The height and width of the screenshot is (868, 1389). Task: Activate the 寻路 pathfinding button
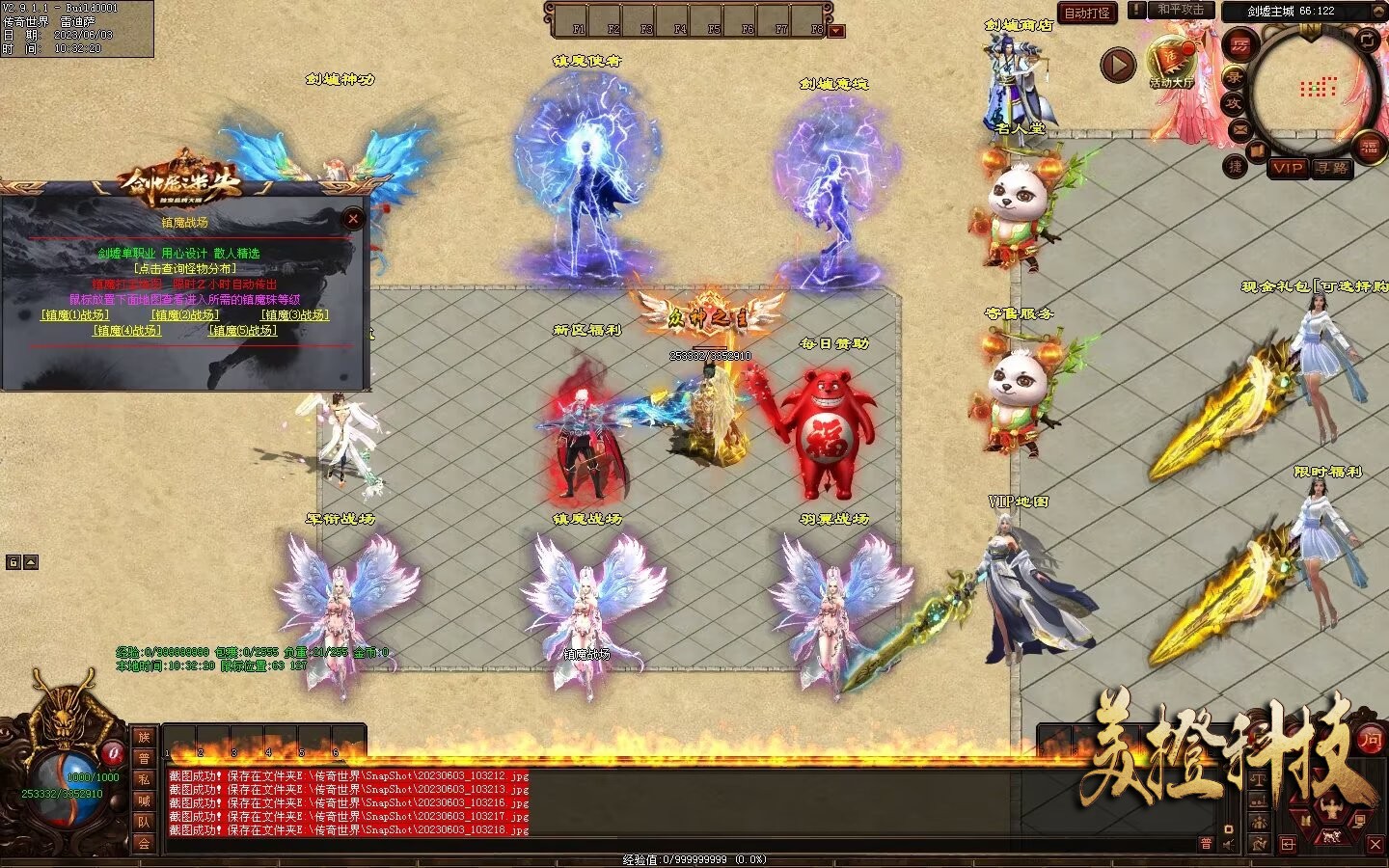(x=1332, y=168)
